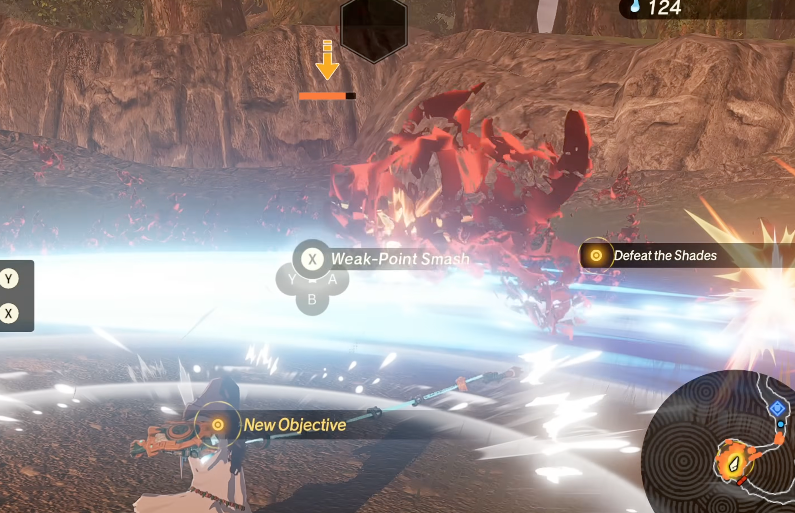The width and height of the screenshot is (795, 513).
Task: Click the dark hexagon emblem at top
Action: [373, 28]
